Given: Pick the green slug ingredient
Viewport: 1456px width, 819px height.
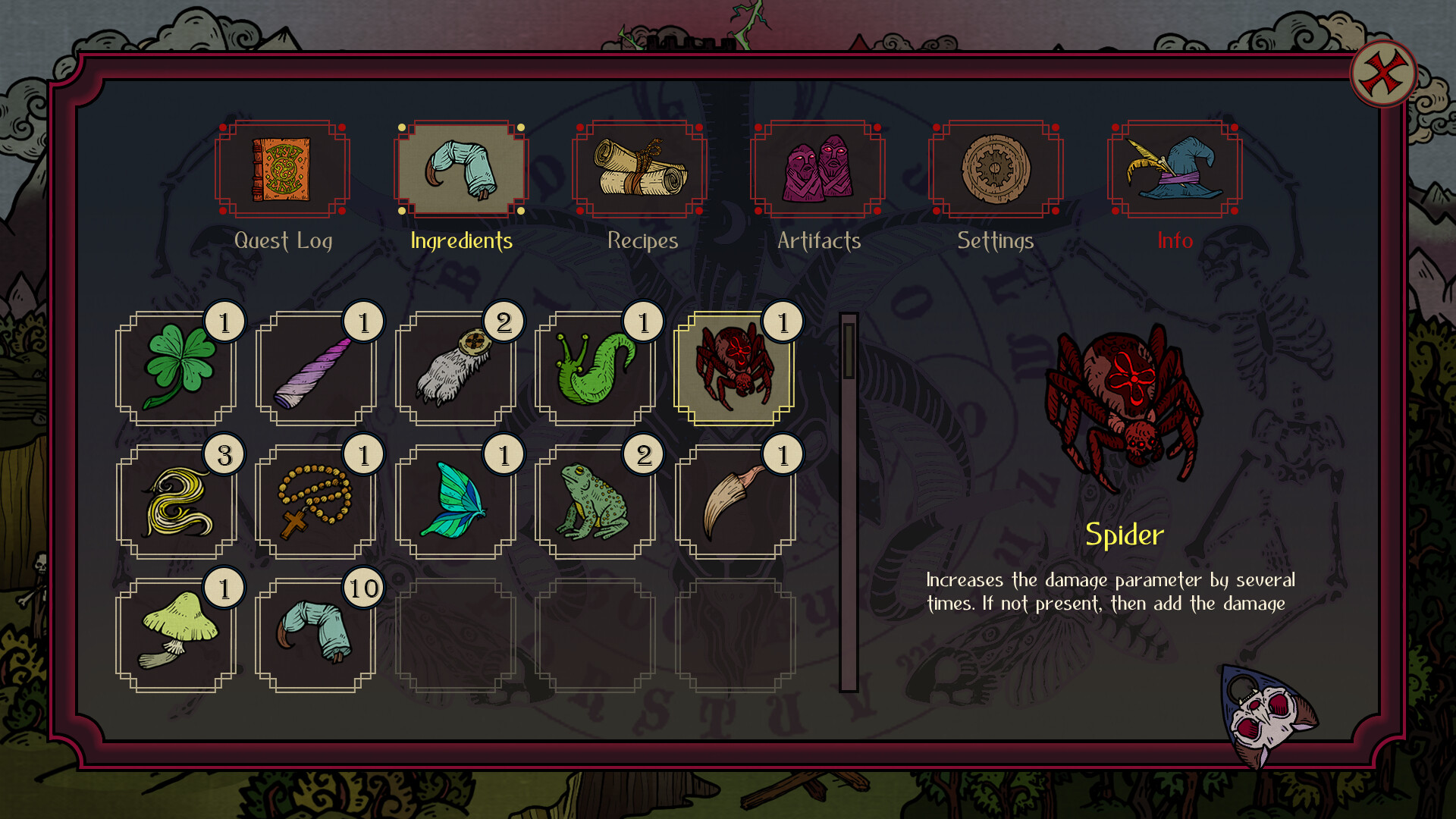Looking at the screenshot, I should [x=595, y=369].
